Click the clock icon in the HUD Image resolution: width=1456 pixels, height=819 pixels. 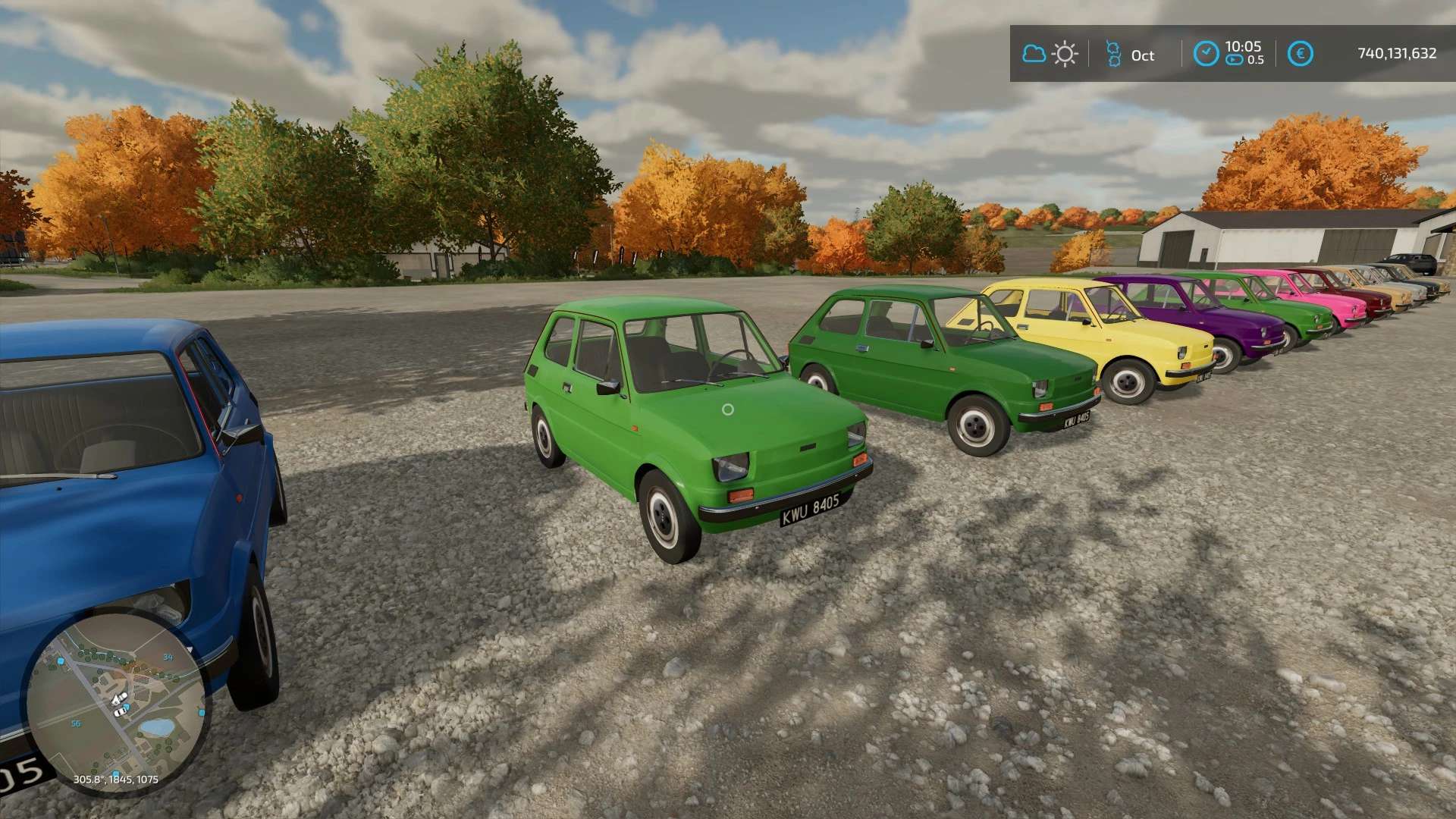pyautogui.click(x=1206, y=54)
